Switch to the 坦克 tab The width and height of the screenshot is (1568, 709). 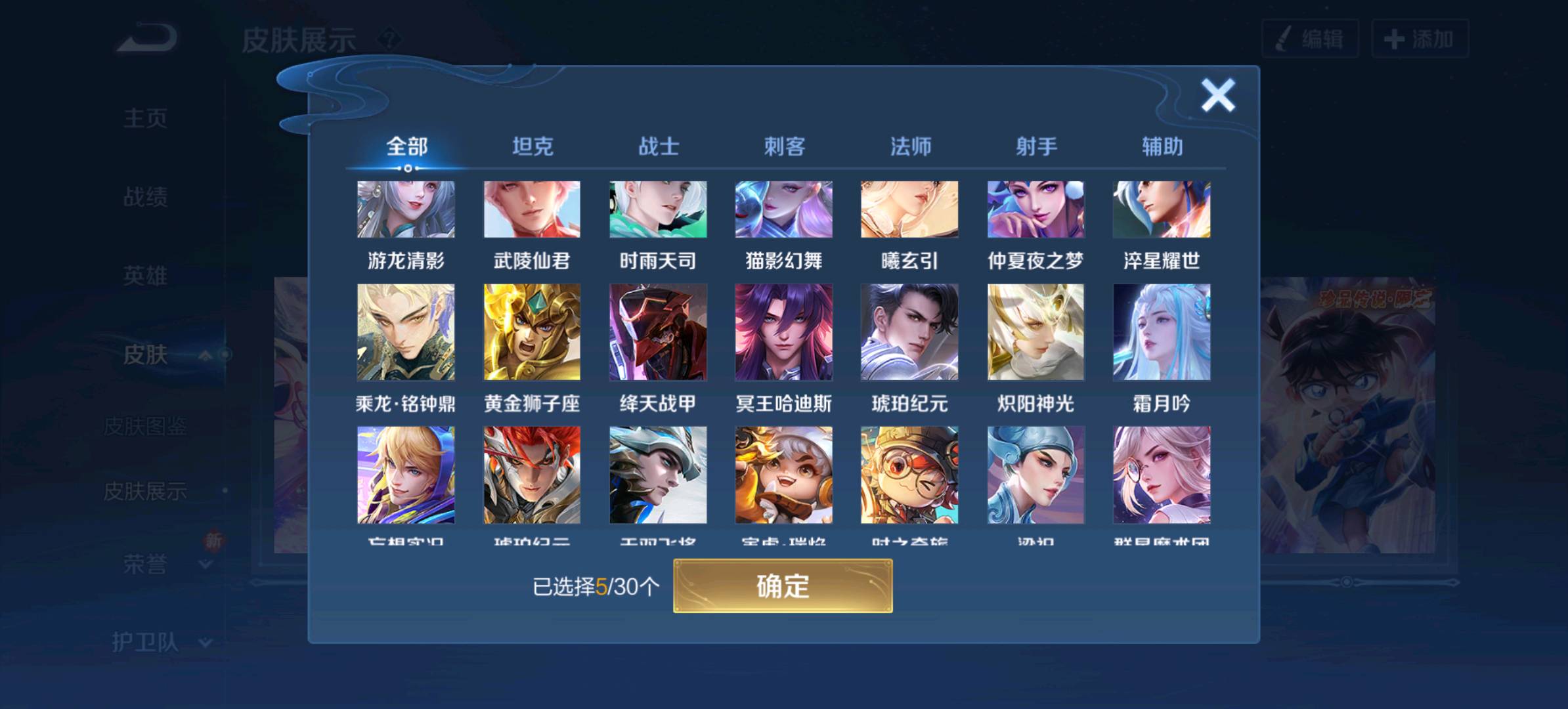(x=533, y=146)
